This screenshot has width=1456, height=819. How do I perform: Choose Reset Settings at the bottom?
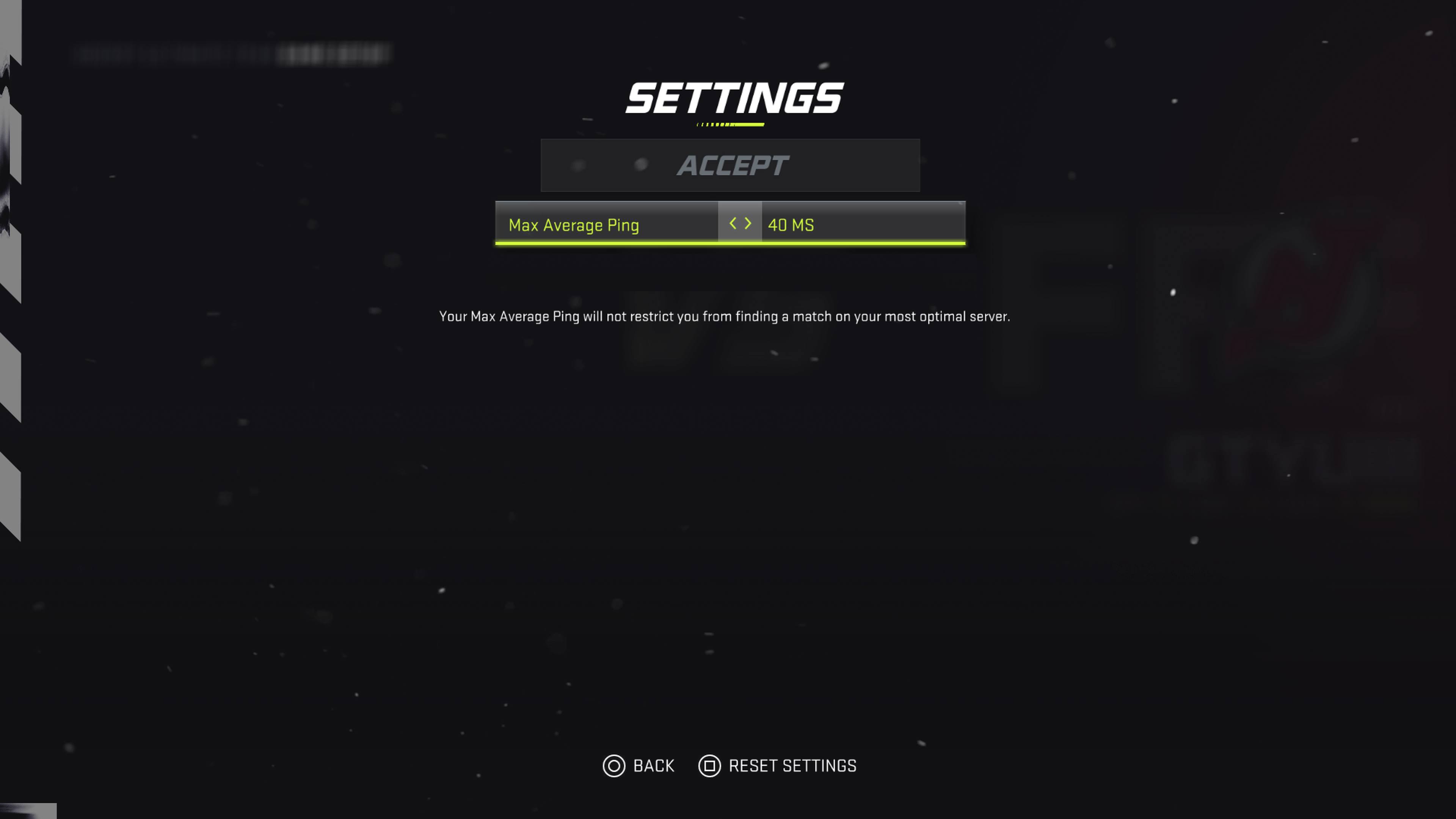[x=778, y=766]
